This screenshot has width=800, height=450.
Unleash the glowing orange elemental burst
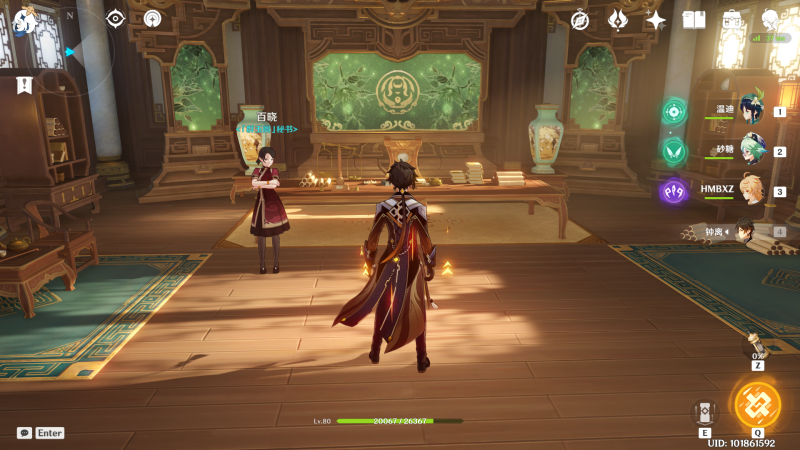(757, 405)
